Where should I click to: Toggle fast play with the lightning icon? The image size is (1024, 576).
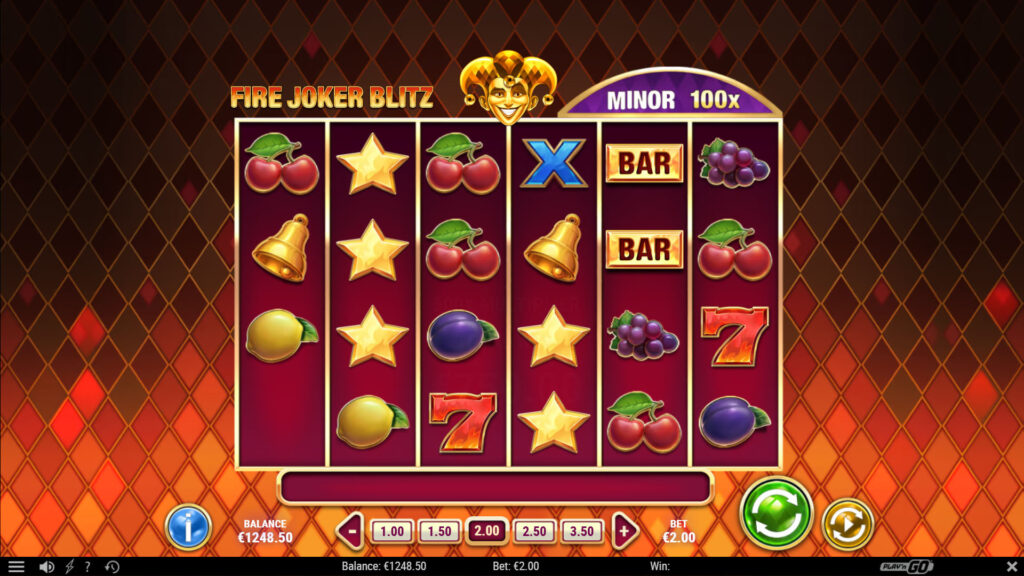click(69, 567)
